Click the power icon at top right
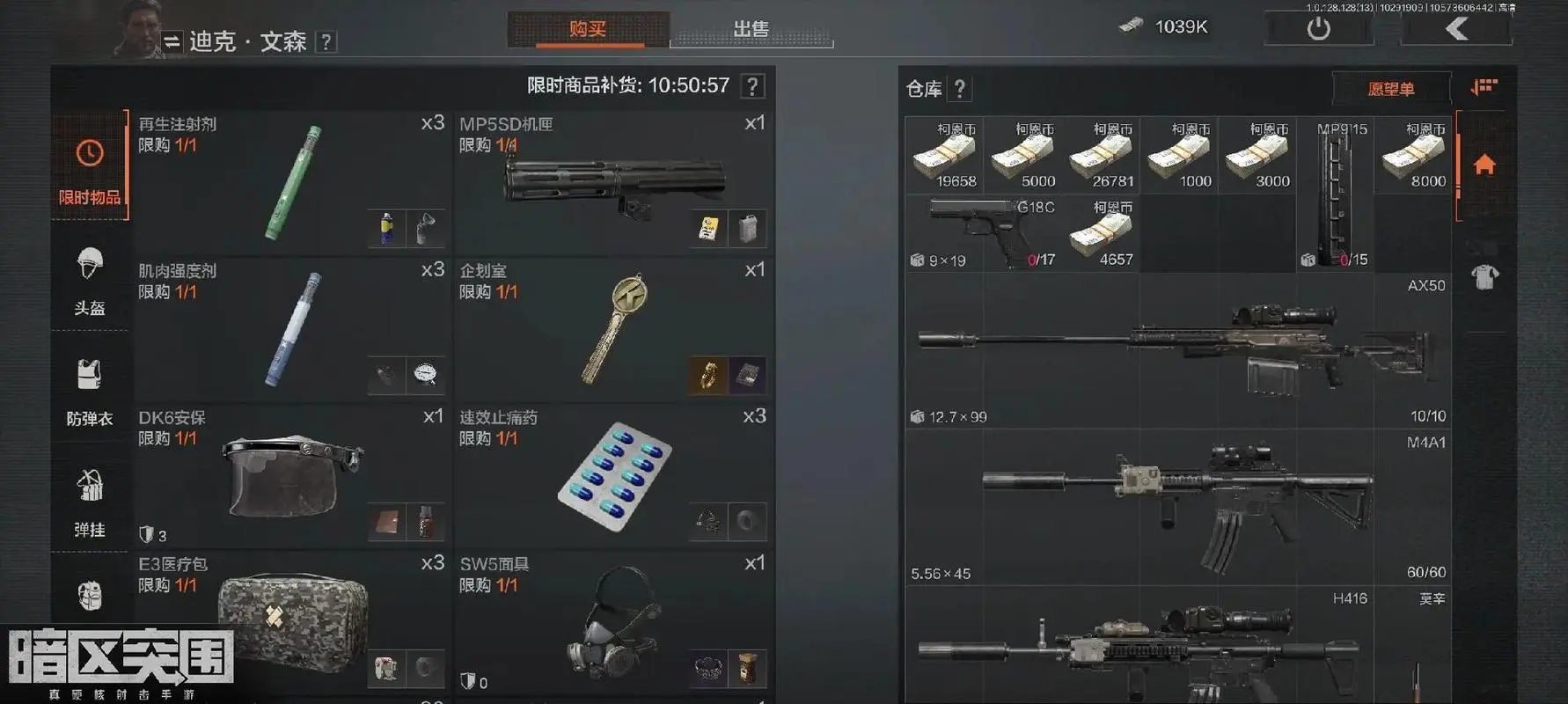 click(x=1318, y=27)
